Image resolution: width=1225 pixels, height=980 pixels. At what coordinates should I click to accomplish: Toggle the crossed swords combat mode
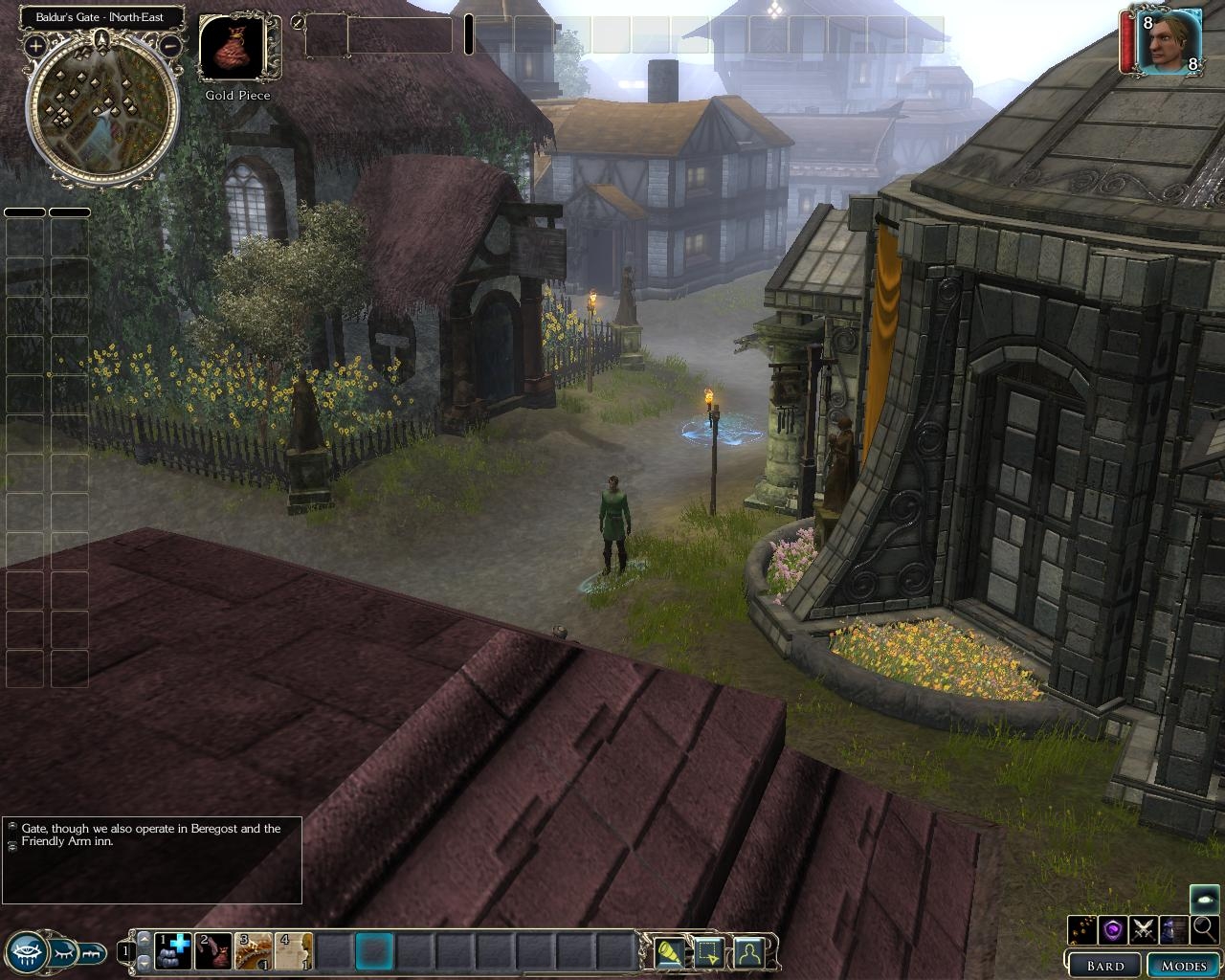pyautogui.click(x=1144, y=928)
